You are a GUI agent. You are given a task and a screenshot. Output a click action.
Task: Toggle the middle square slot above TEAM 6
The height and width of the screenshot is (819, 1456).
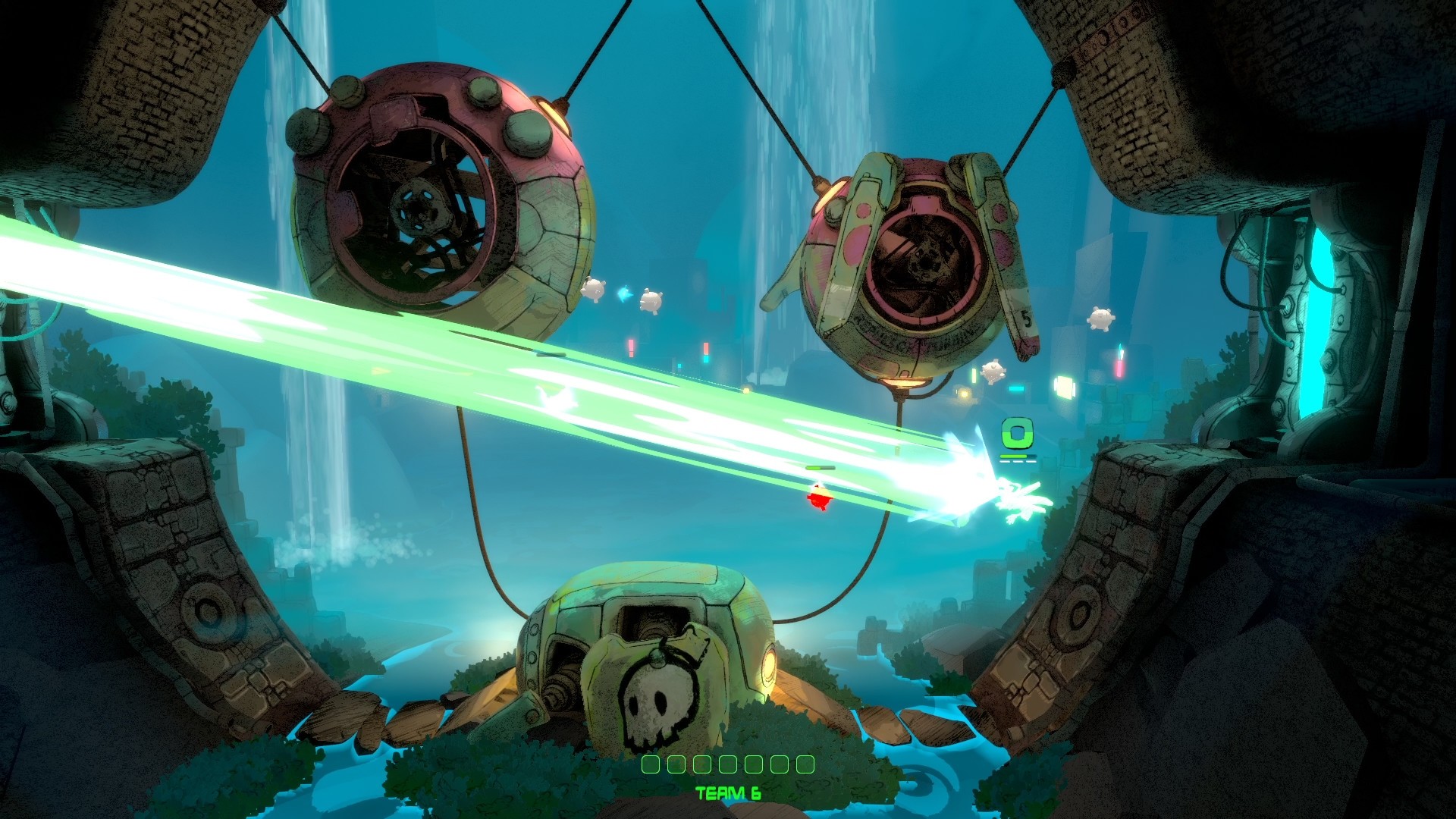click(728, 766)
